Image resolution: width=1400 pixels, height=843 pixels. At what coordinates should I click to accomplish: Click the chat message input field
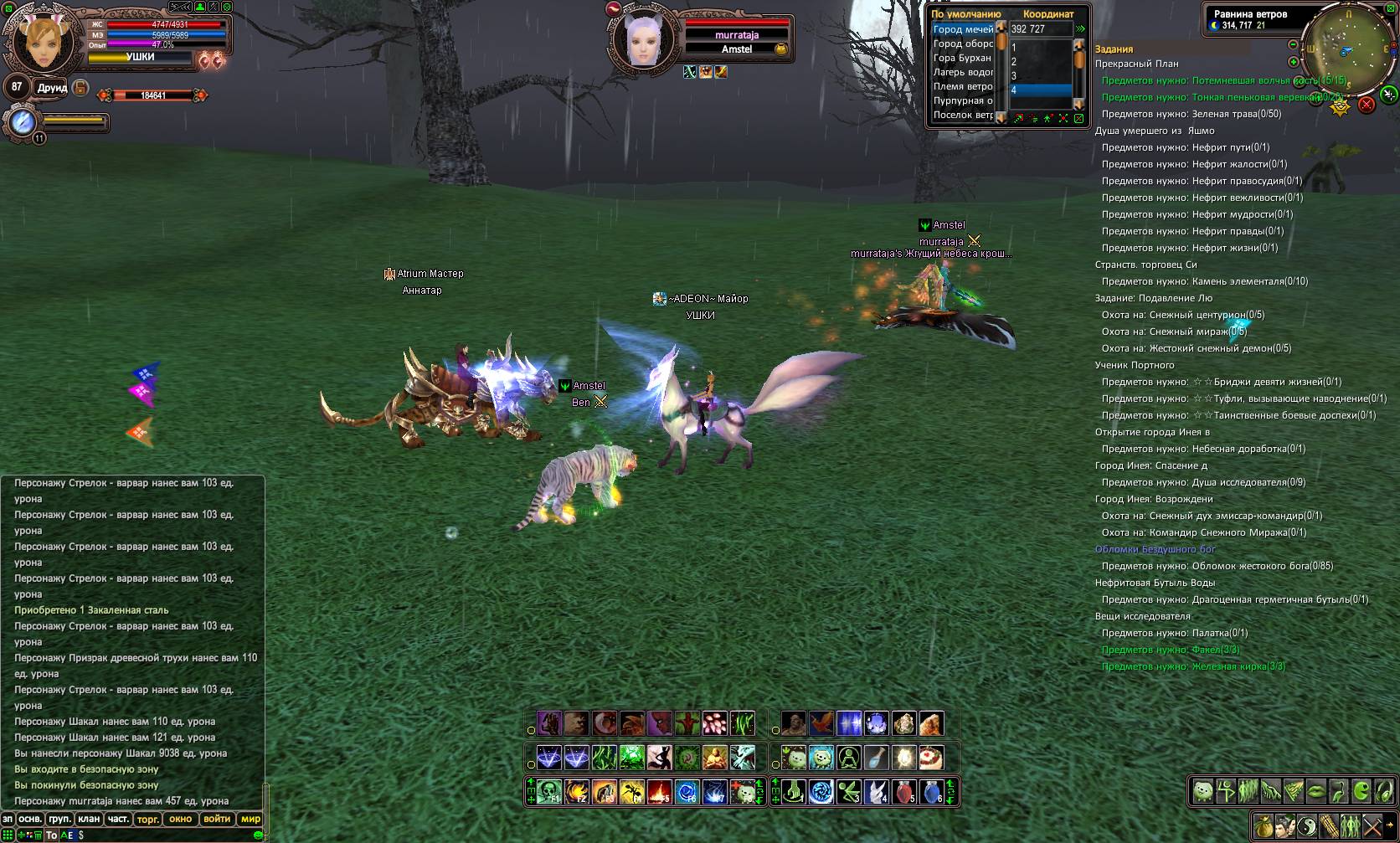tap(167, 835)
